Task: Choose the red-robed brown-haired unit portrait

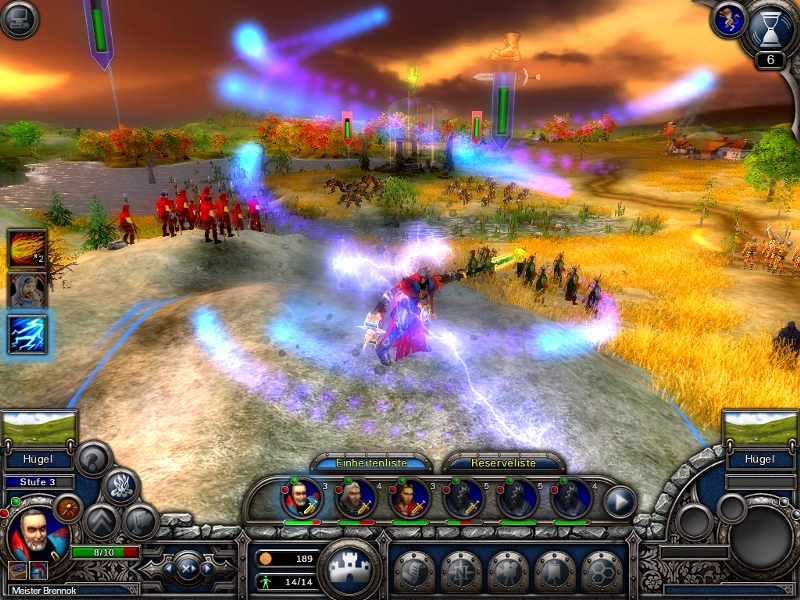Action: point(409,497)
